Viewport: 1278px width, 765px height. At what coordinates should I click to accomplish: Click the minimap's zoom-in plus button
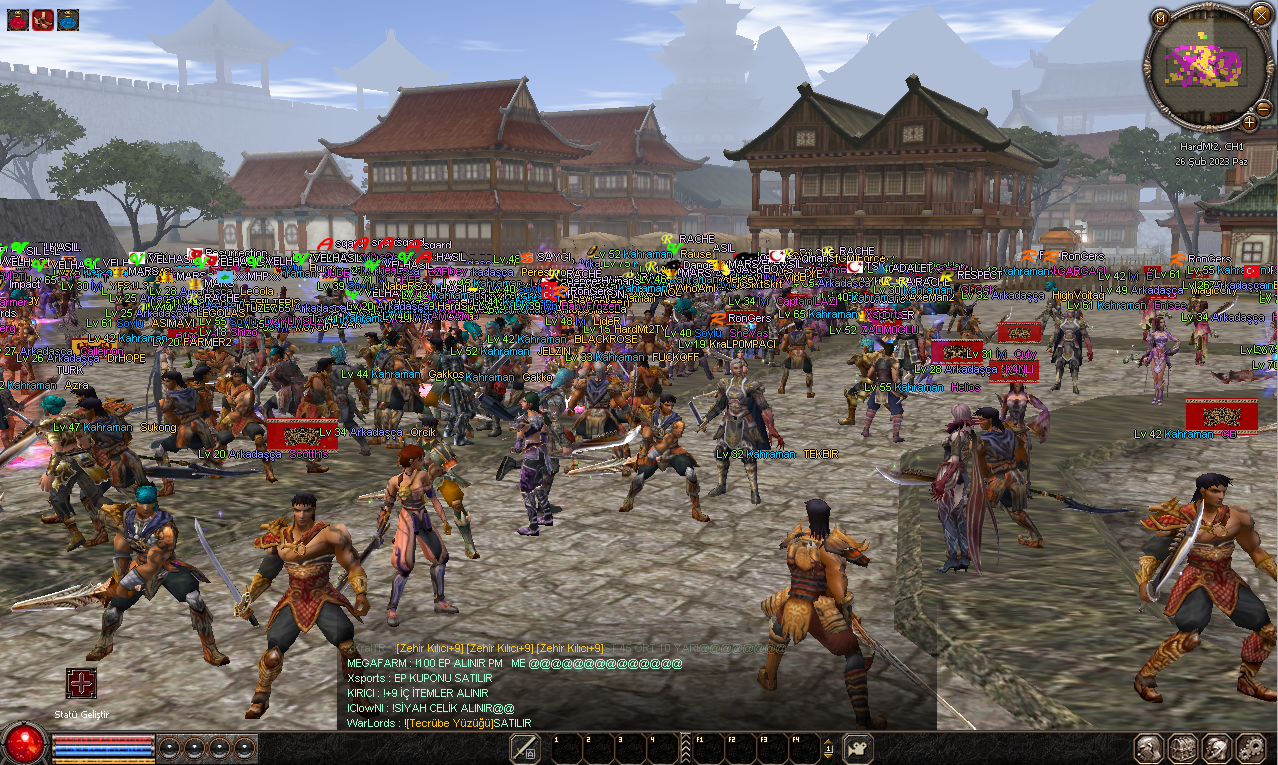1249,123
